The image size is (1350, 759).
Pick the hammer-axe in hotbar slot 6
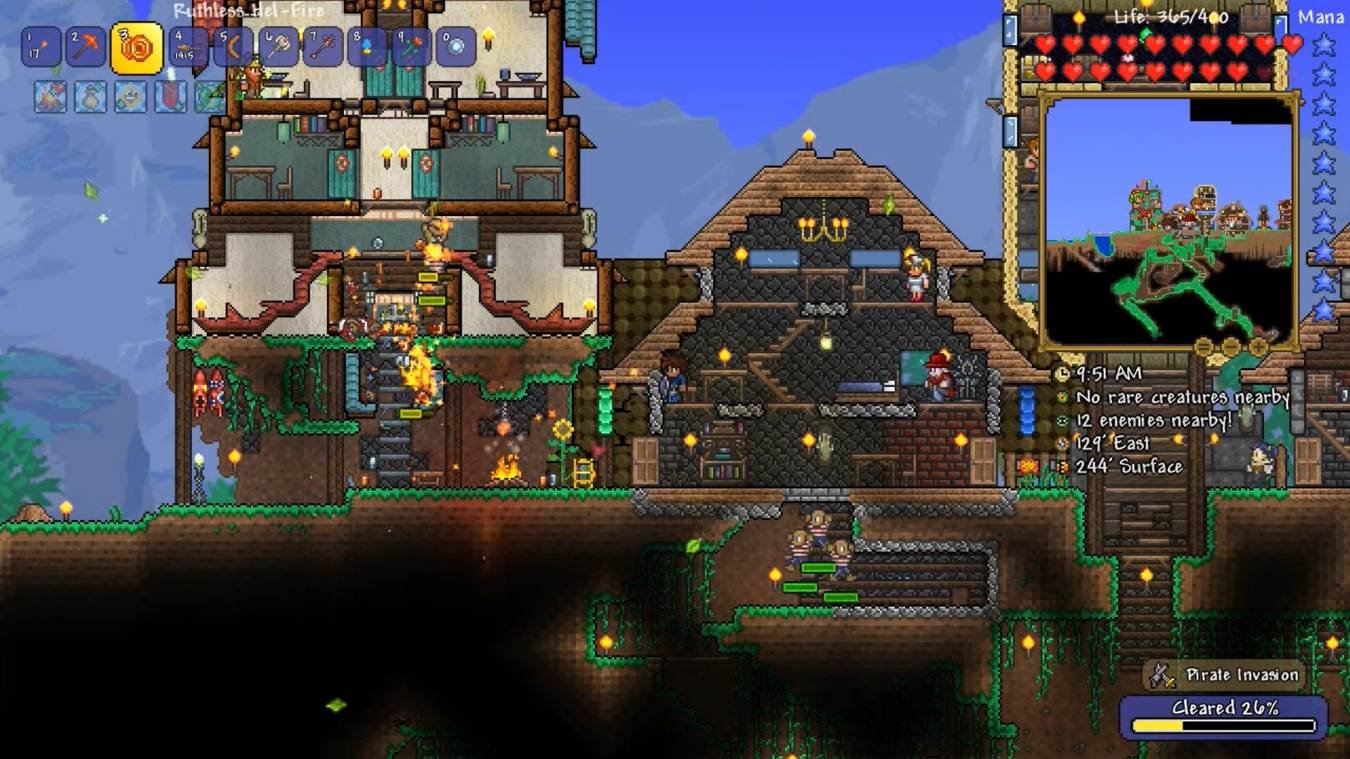coord(278,47)
